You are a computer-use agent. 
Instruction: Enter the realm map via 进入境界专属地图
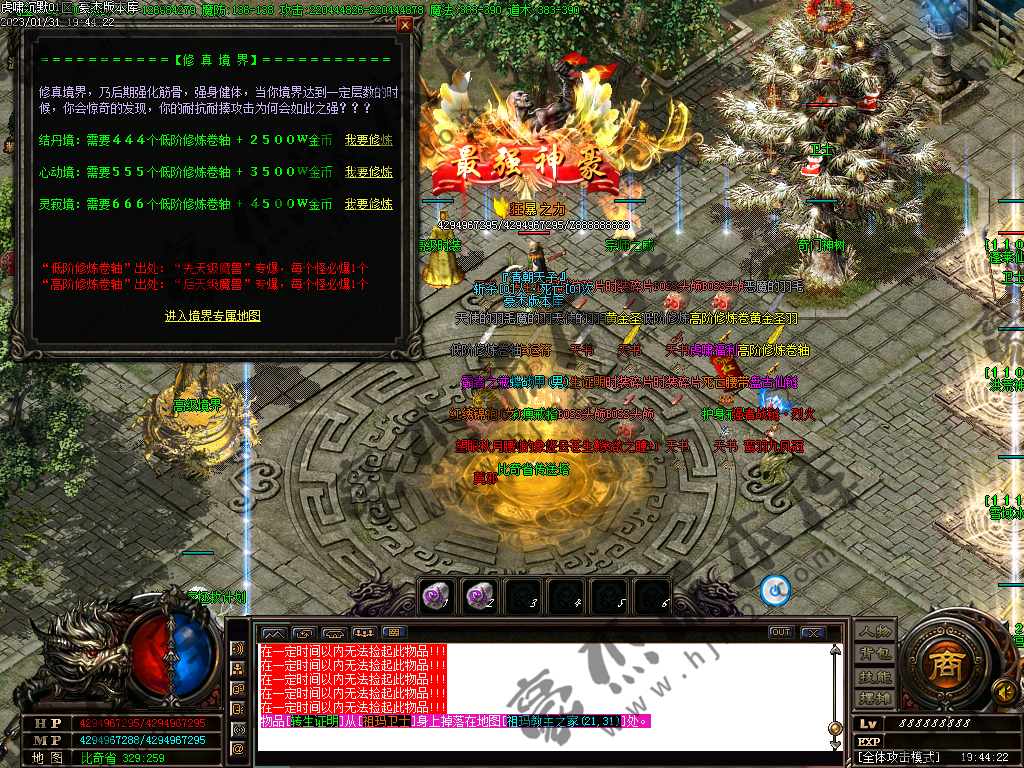pos(213,316)
